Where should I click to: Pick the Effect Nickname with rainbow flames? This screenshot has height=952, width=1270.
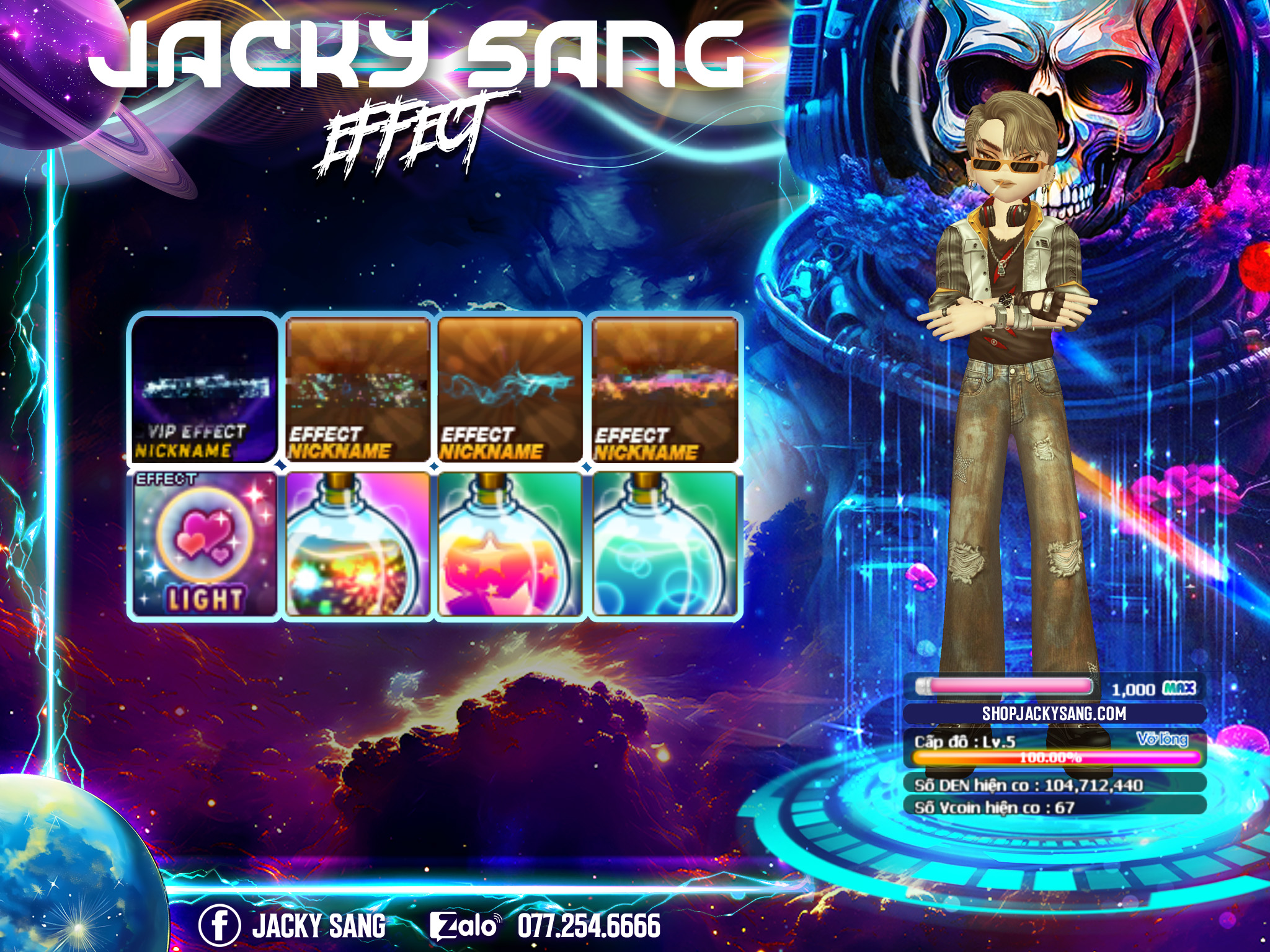pos(665,389)
